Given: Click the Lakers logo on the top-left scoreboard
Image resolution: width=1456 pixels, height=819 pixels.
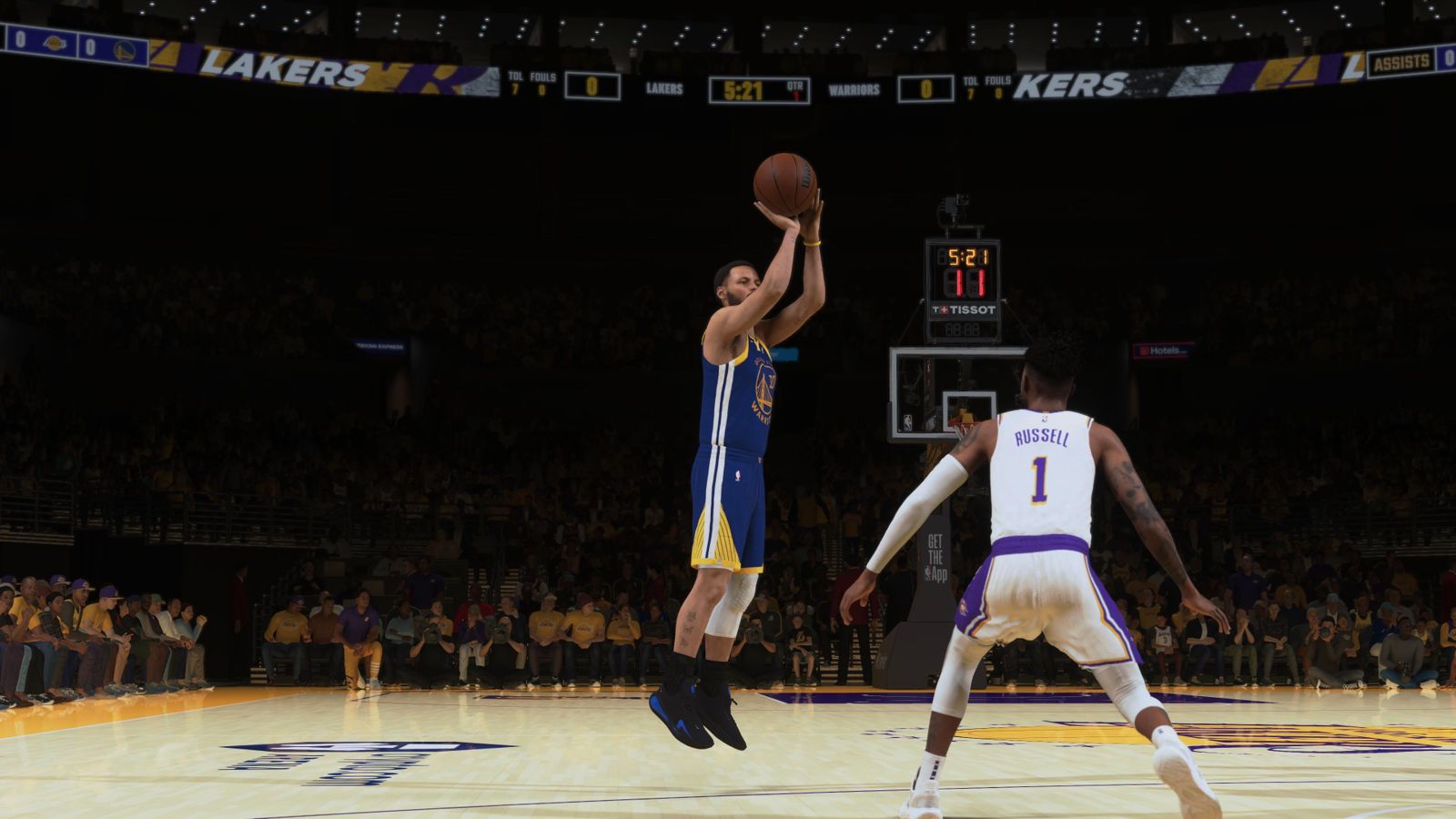Looking at the screenshot, I should coord(55,43).
